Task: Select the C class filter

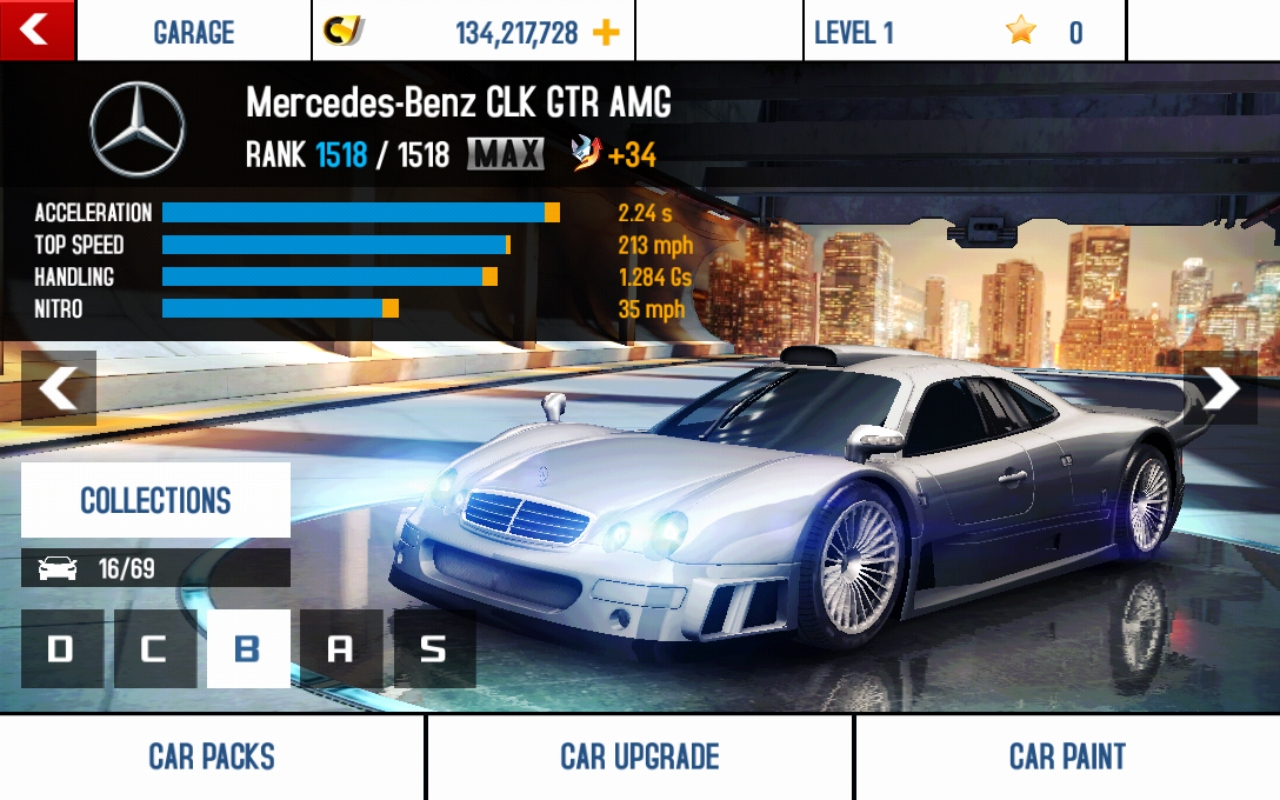Action: pos(153,650)
